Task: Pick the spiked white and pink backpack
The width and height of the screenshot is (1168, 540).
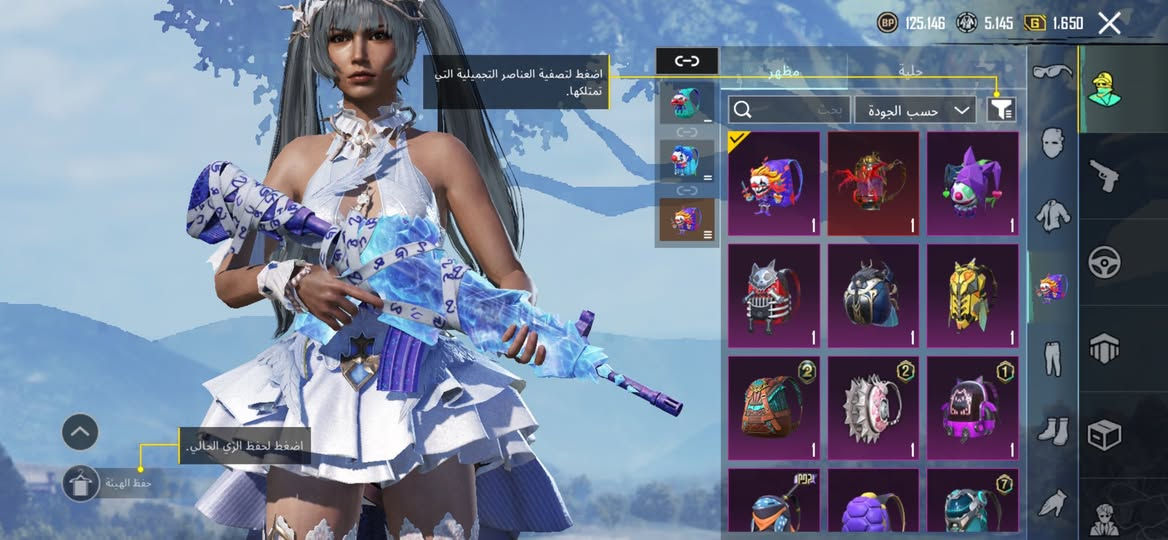Action: point(873,408)
